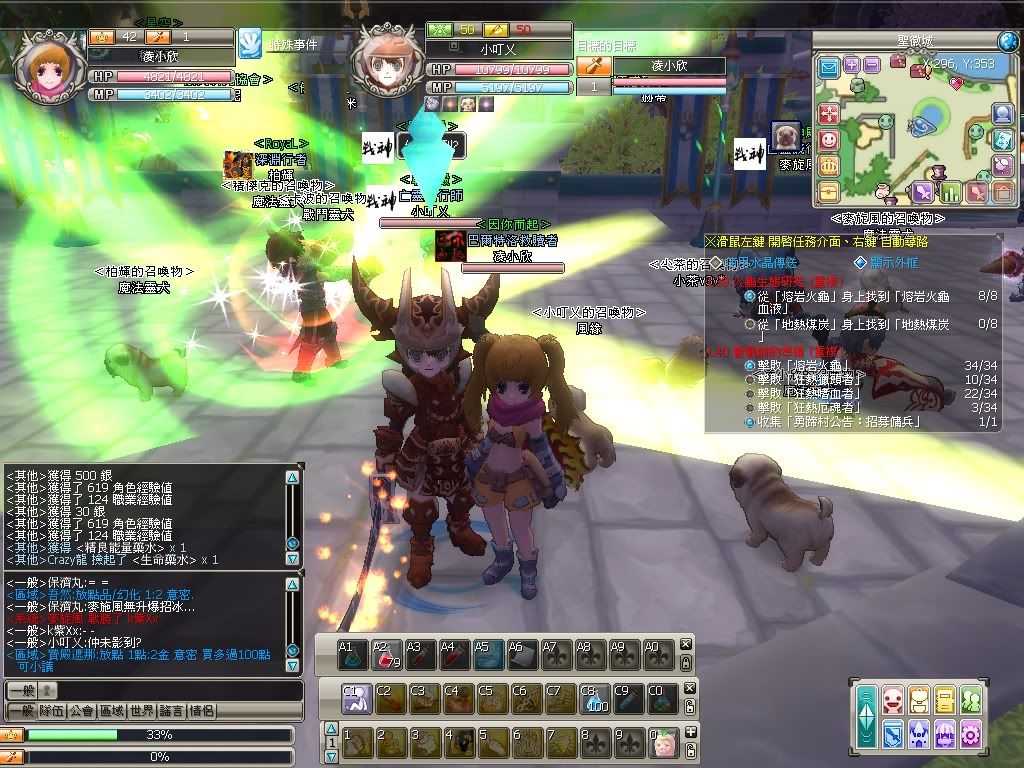The width and height of the screenshot is (1024, 768).
Task: Open the treasure chest button beside minimap
Action: click(829, 190)
